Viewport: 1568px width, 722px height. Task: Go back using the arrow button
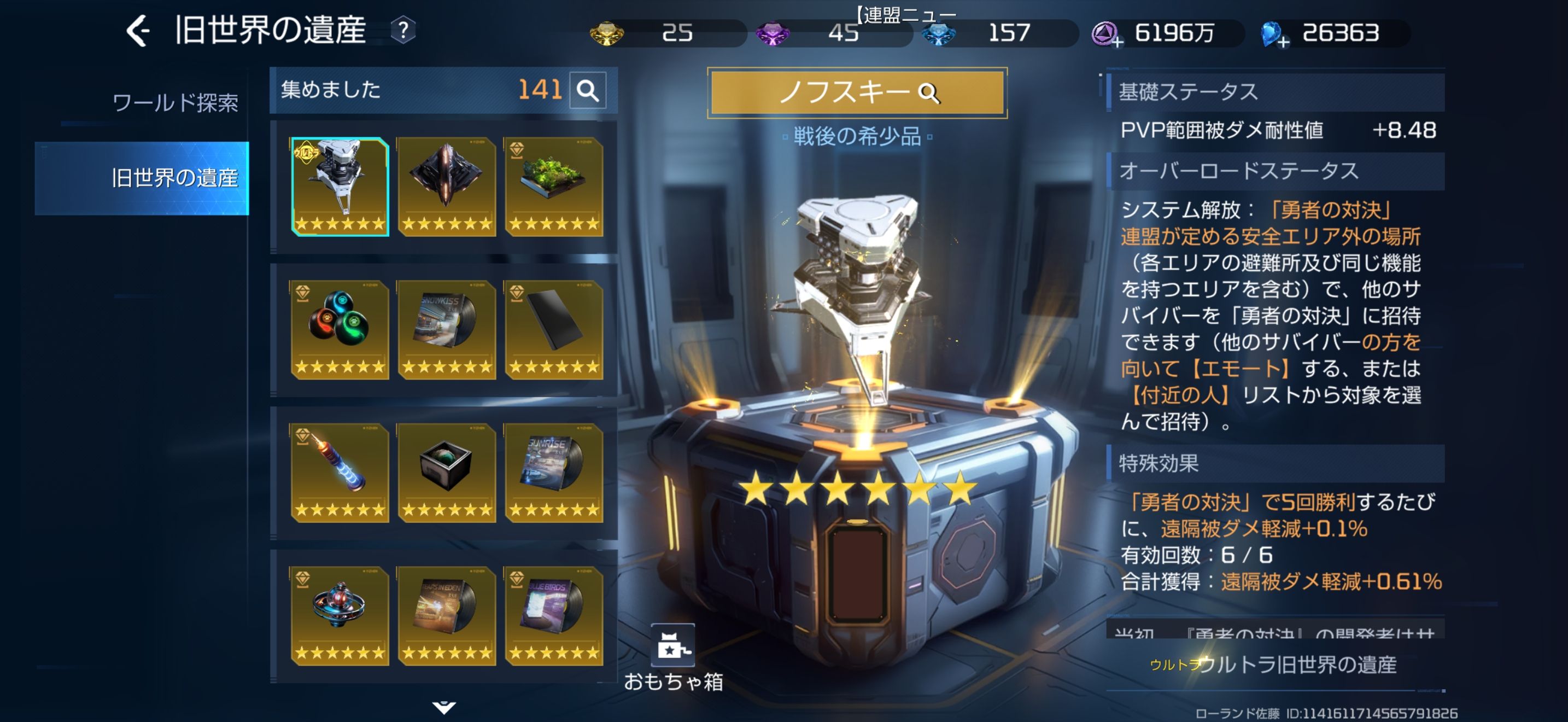click(x=138, y=31)
